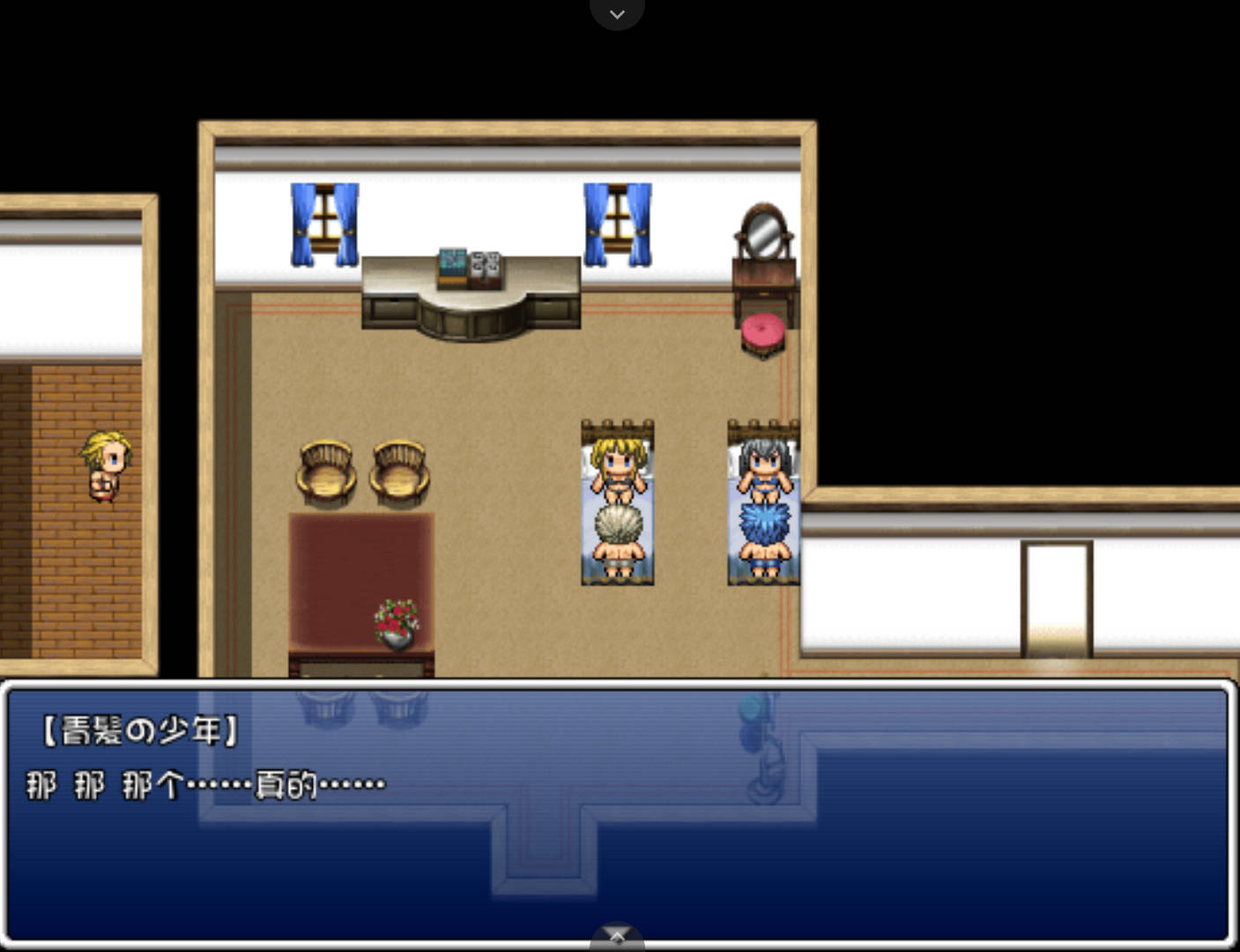The width and height of the screenshot is (1240, 952).
Task: Select the dialogue text line
Action: [x=204, y=783]
